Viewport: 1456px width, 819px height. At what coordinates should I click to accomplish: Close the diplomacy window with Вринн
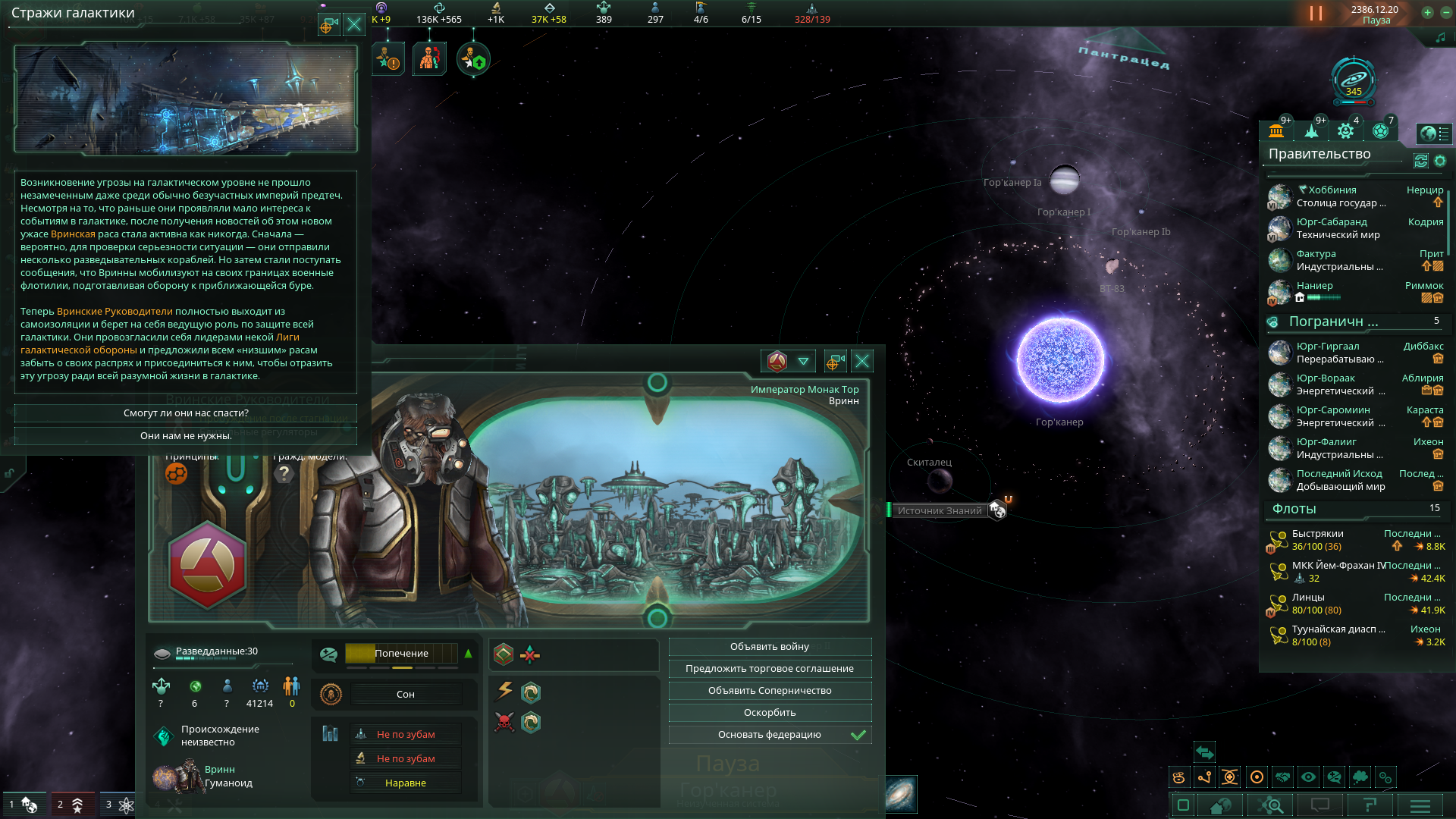[862, 361]
